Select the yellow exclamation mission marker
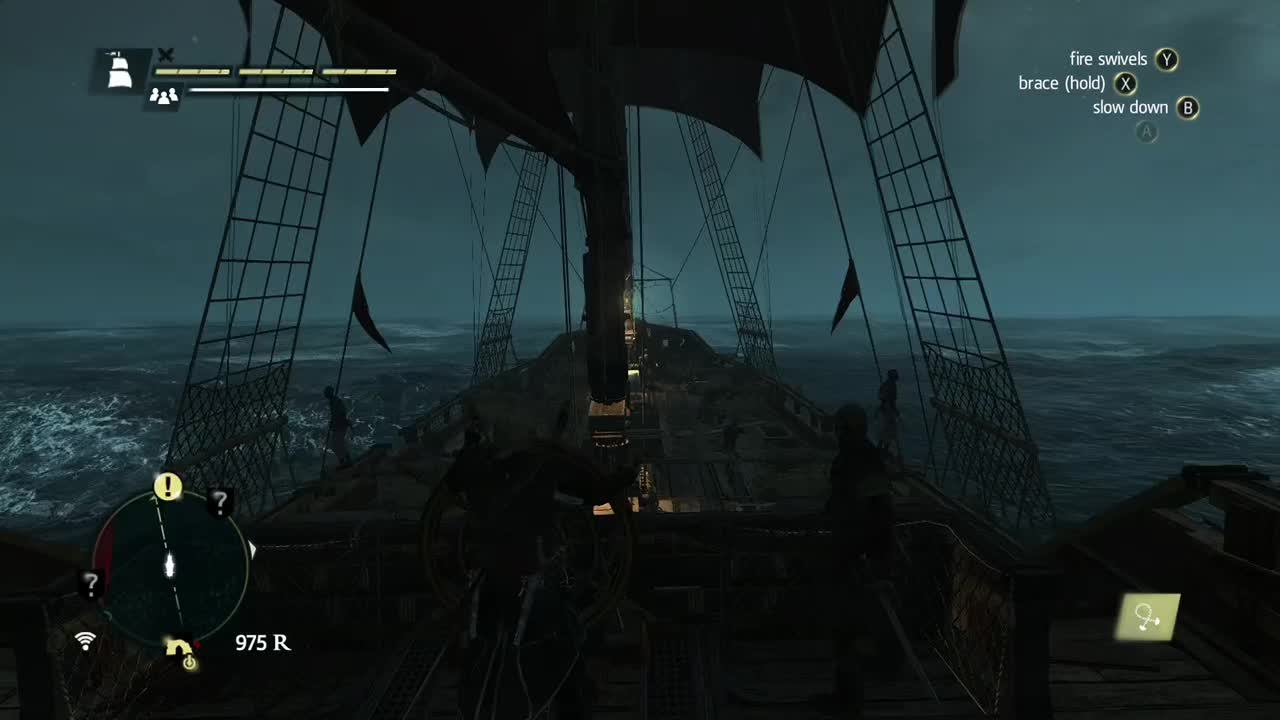The width and height of the screenshot is (1280, 720). pyautogui.click(x=168, y=487)
